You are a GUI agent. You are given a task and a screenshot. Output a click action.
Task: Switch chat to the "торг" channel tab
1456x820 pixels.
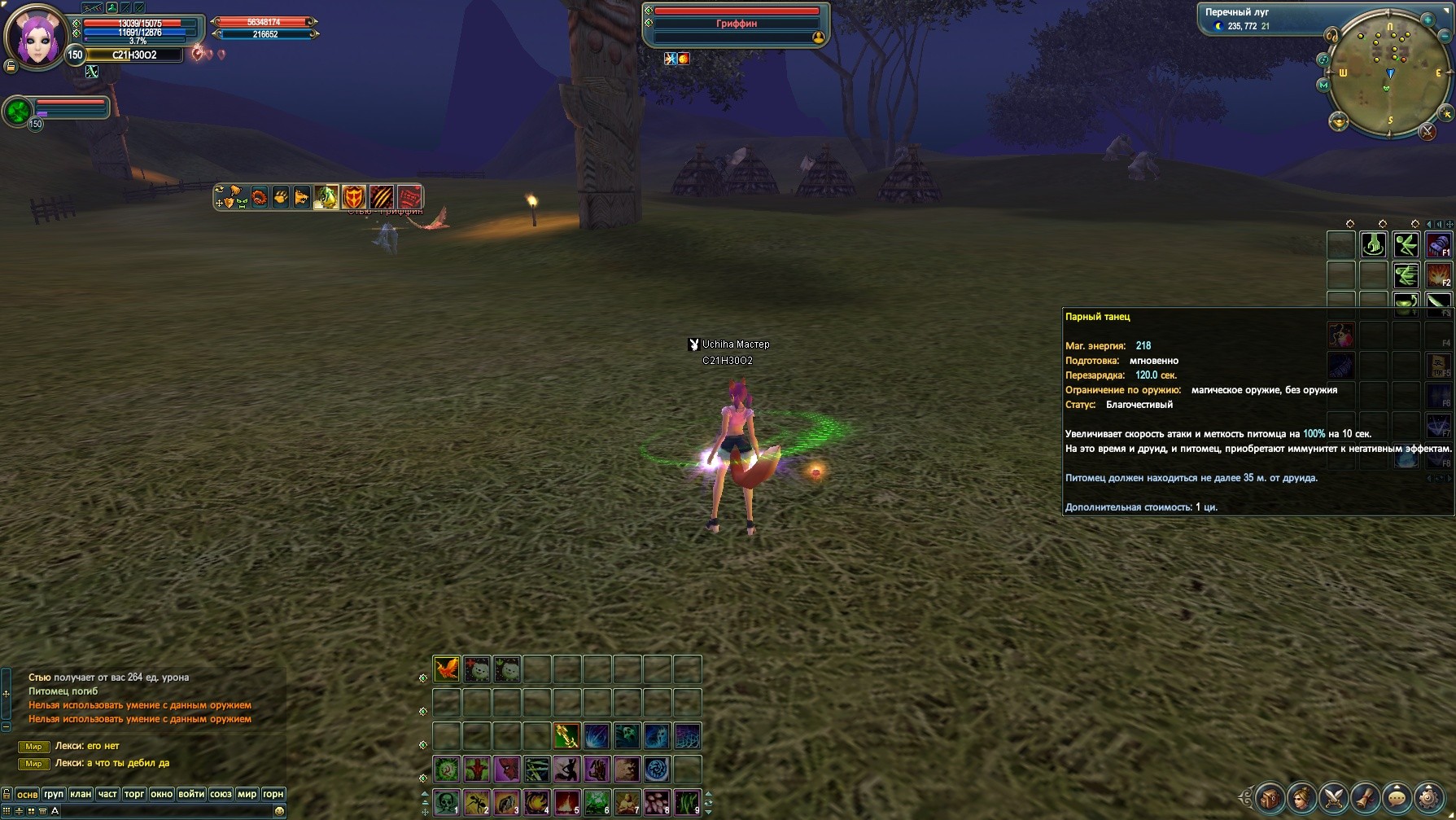coord(134,794)
